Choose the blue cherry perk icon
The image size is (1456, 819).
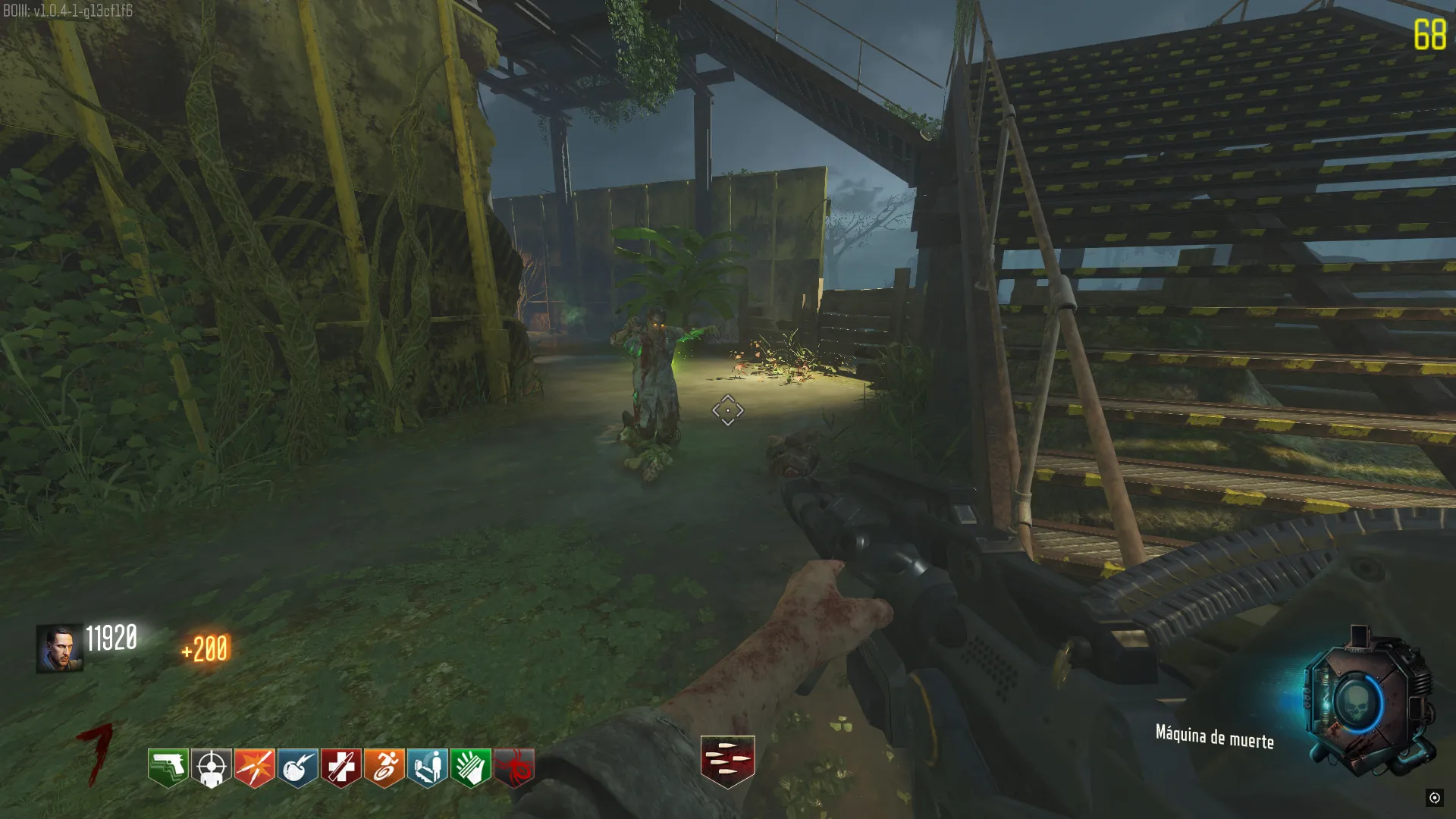coord(298,767)
